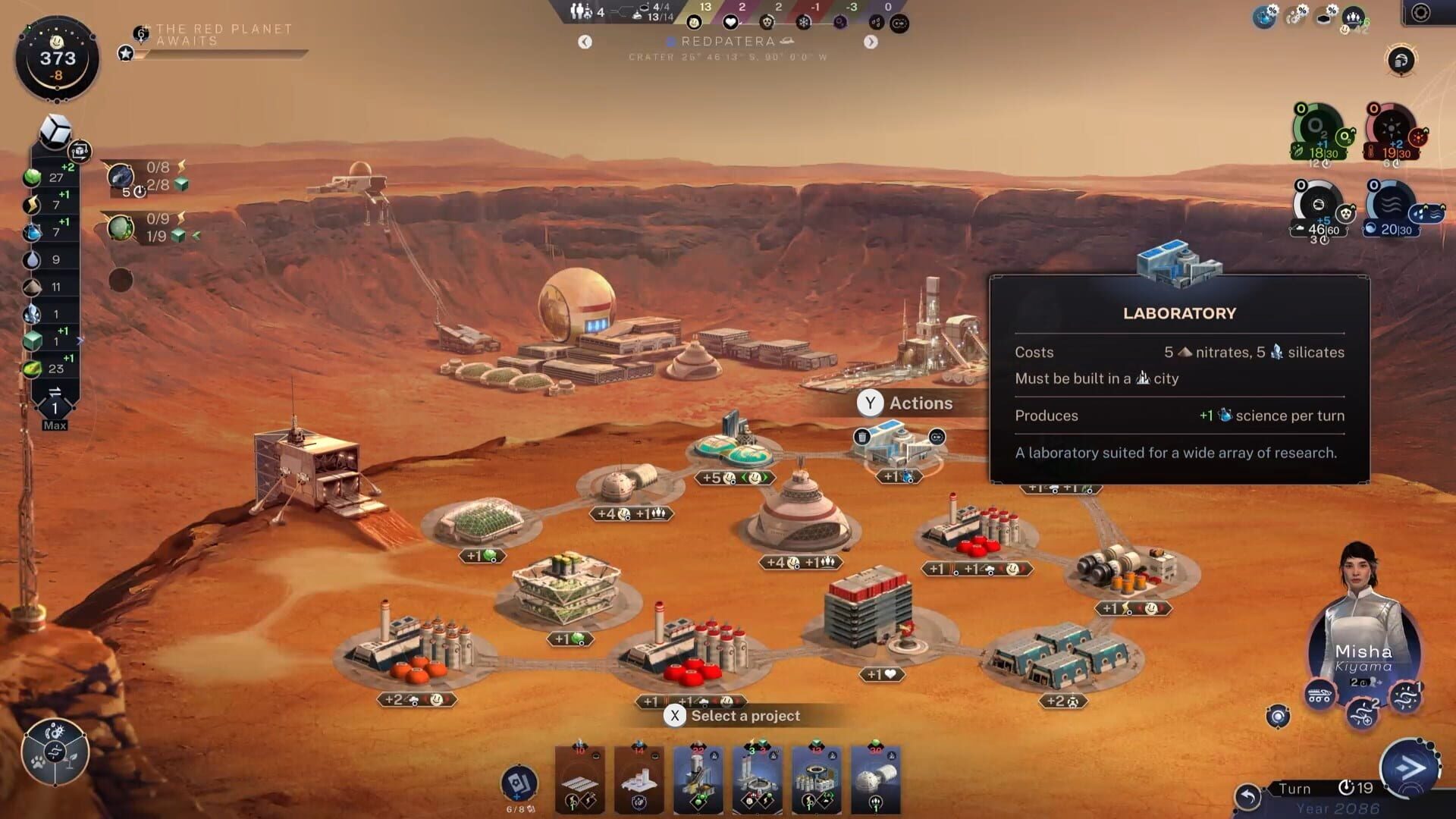Enable the Max transfer setting in left sidebar
Viewport: 1456px width, 819px height.
click(55, 425)
